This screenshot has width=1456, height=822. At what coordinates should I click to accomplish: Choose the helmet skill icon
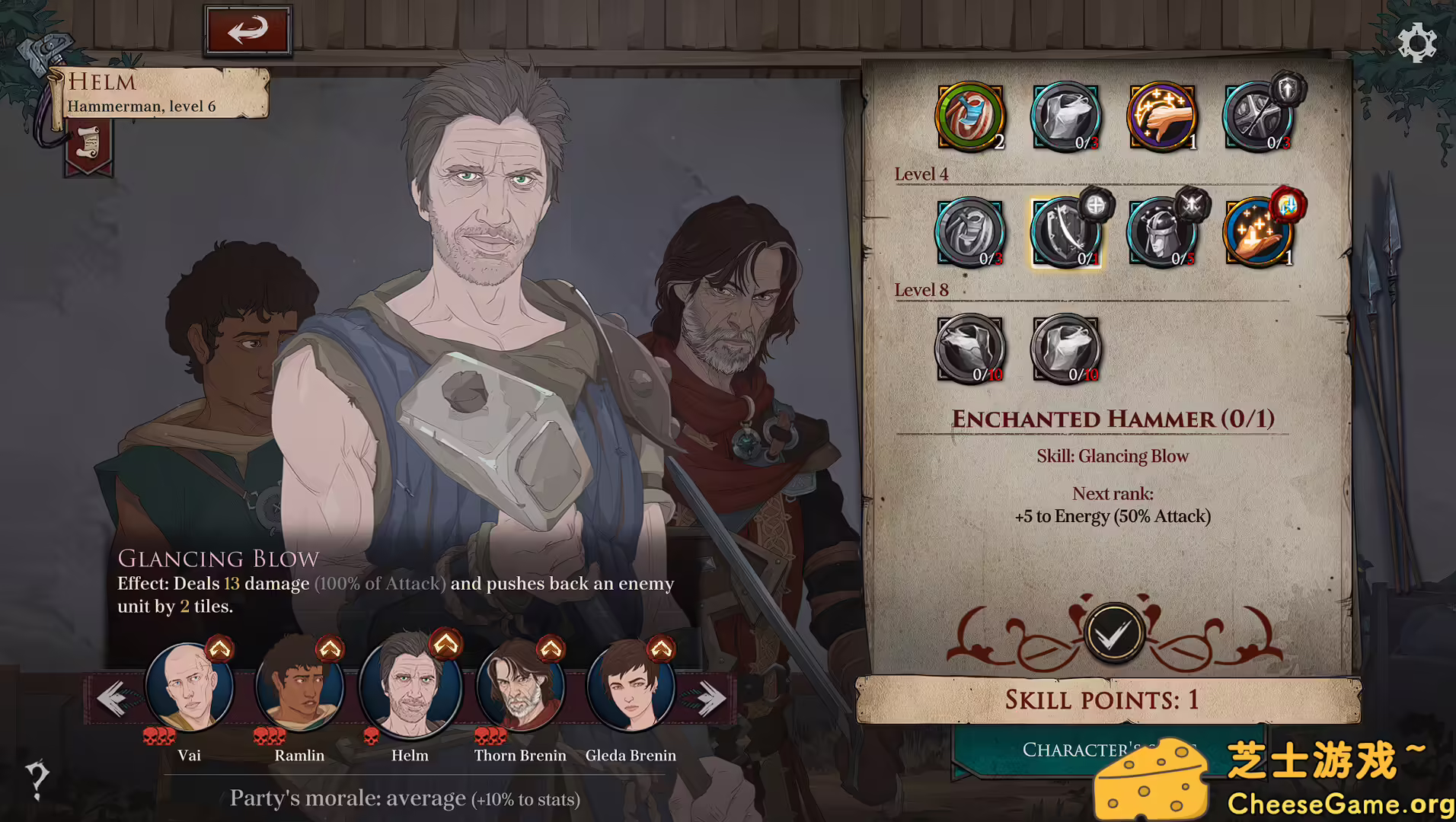[1162, 233]
